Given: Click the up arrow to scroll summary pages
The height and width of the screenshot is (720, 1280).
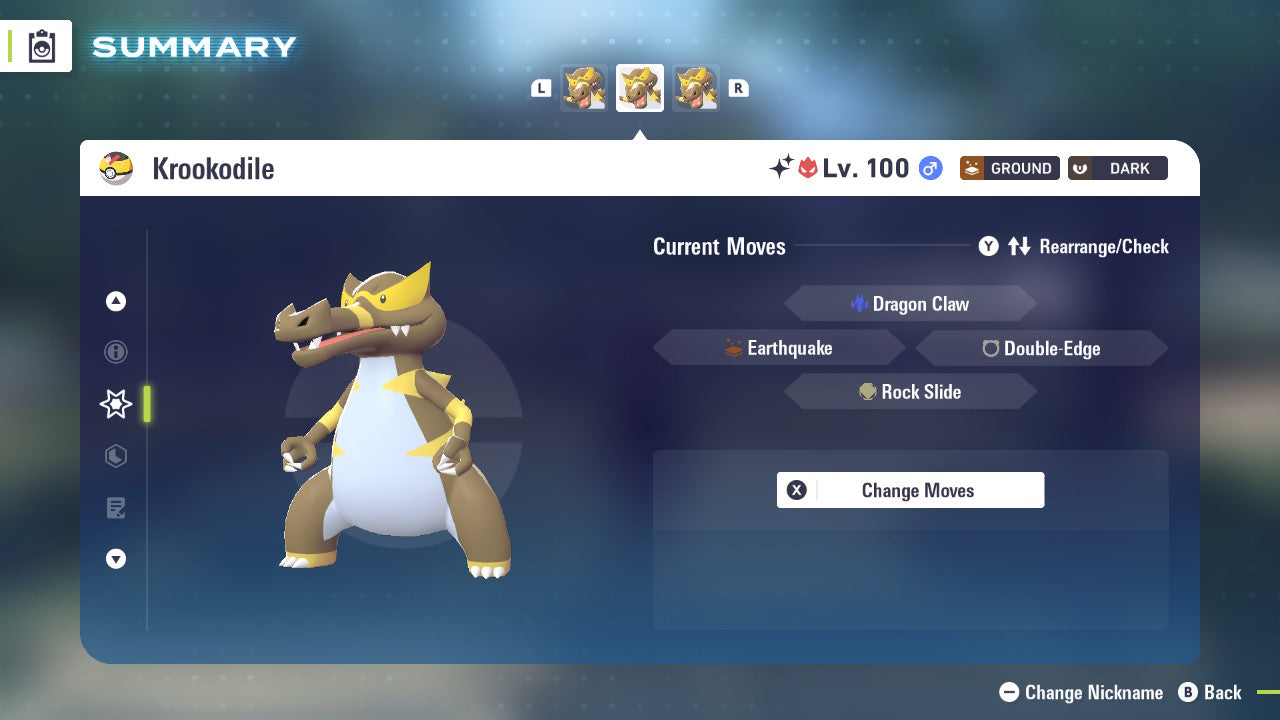Looking at the screenshot, I should coord(116,301).
